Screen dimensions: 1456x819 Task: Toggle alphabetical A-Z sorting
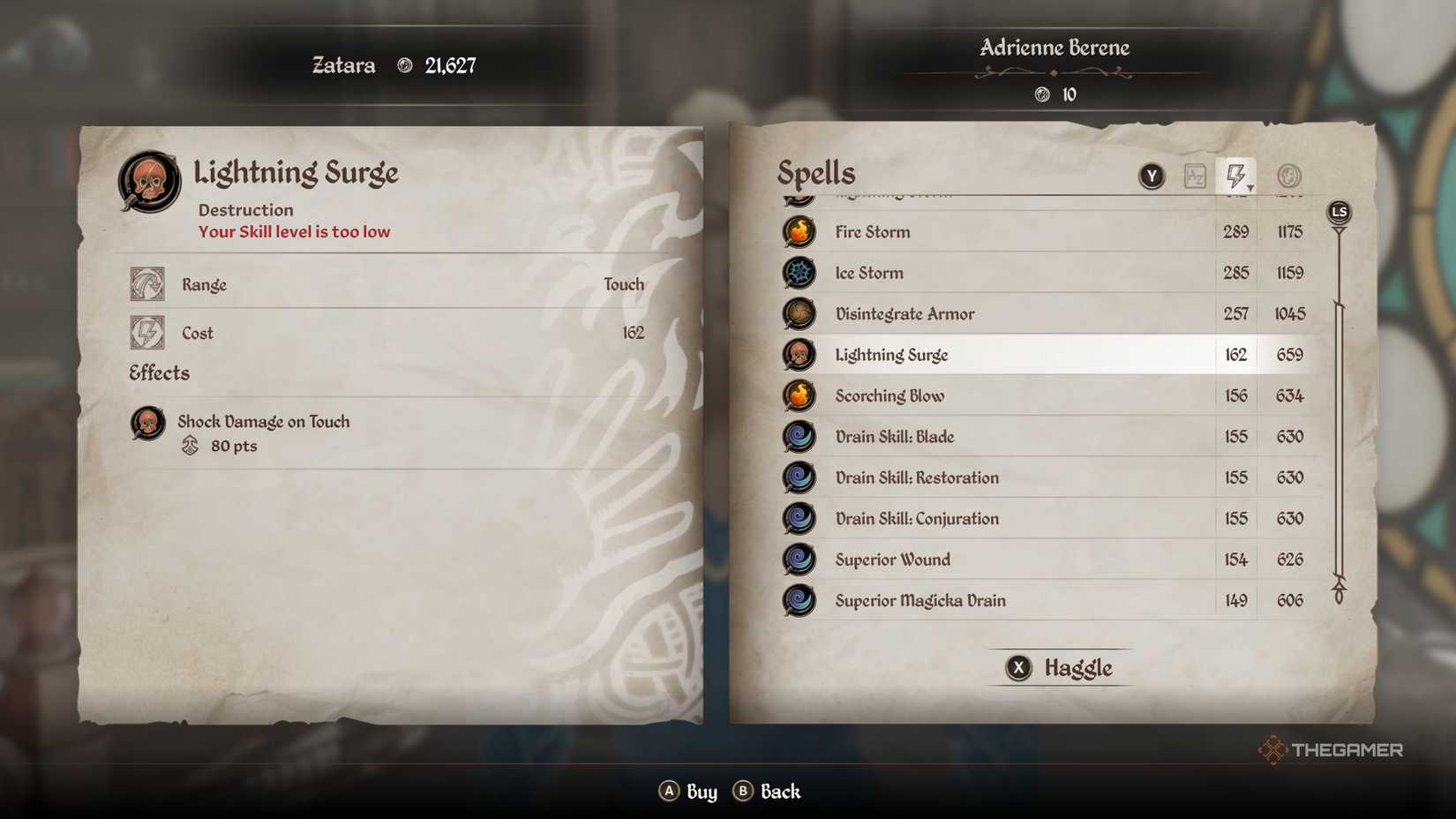(1197, 176)
